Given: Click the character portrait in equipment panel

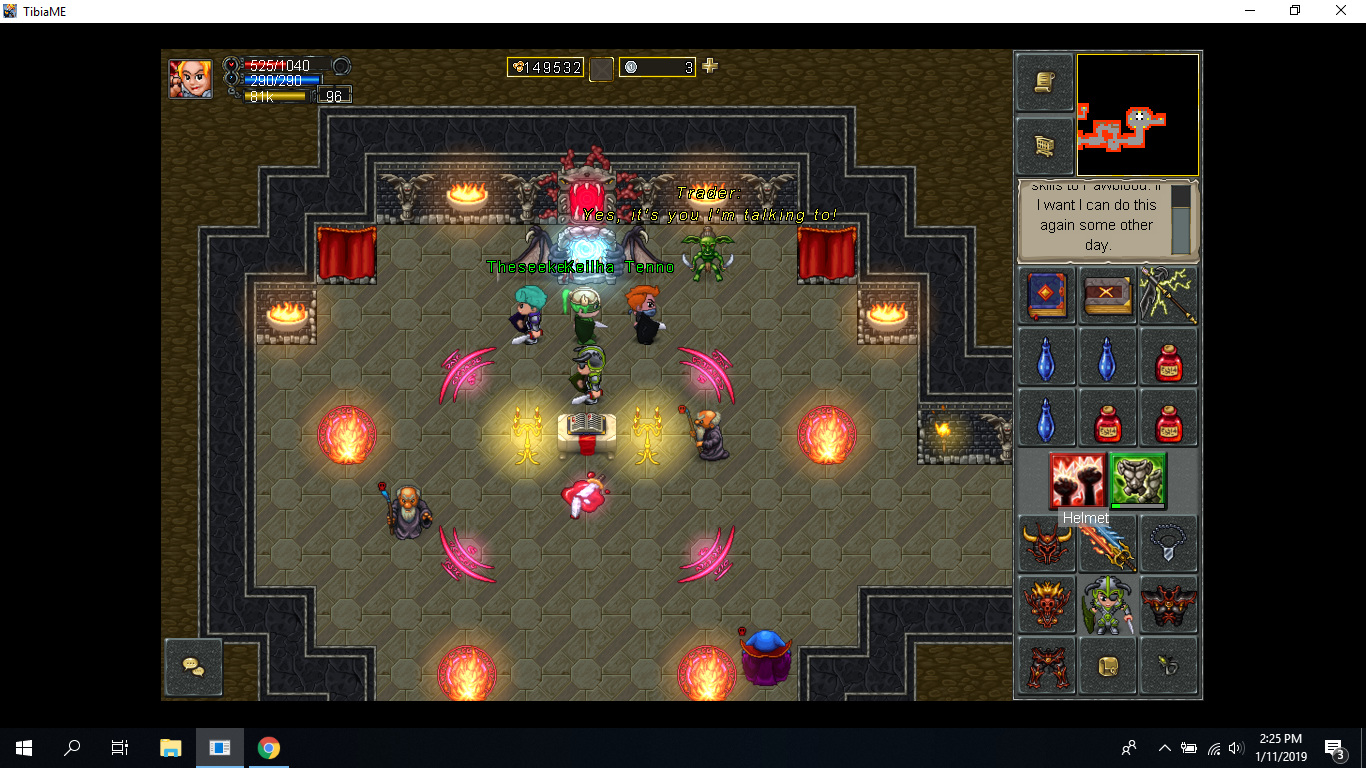Looking at the screenshot, I should (1108, 605).
